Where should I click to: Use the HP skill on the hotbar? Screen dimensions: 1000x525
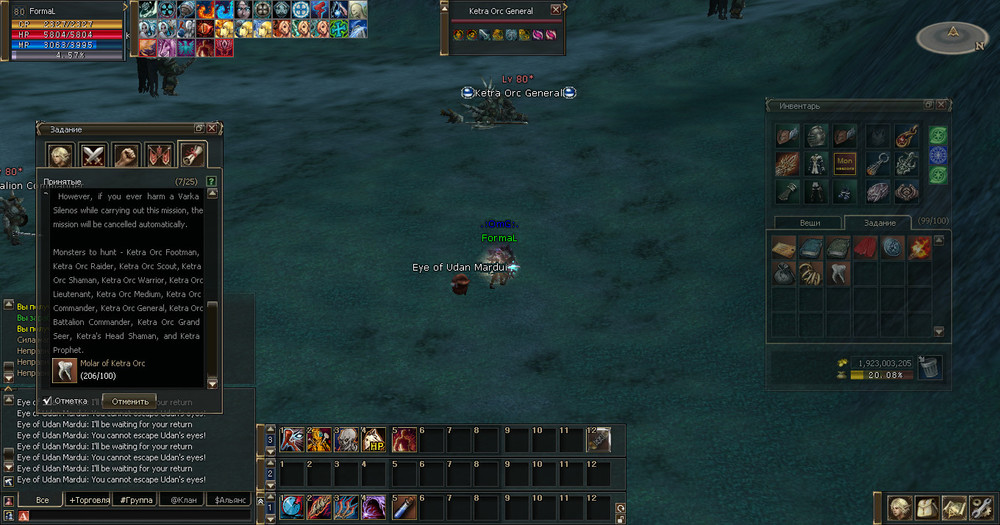(x=373, y=439)
